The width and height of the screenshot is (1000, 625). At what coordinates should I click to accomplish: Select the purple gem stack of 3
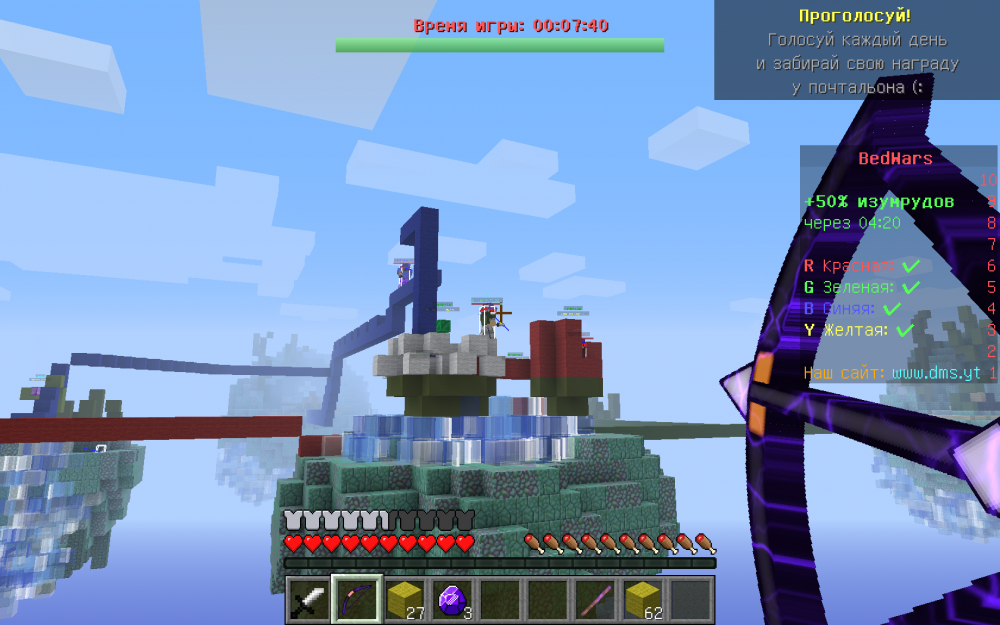(x=453, y=600)
